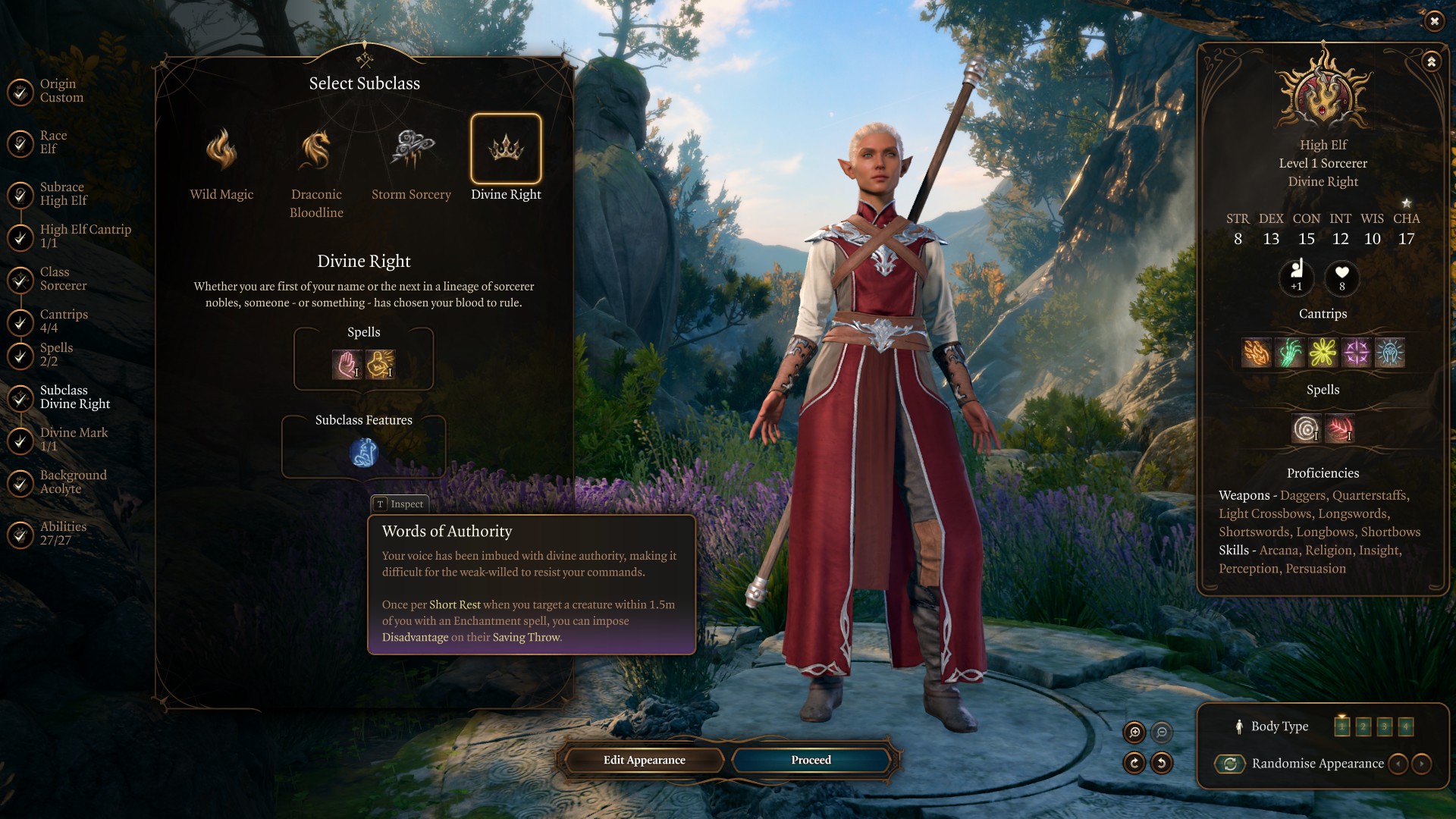Select the Wild Magic subclass
The image size is (1456, 819).
(x=221, y=150)
